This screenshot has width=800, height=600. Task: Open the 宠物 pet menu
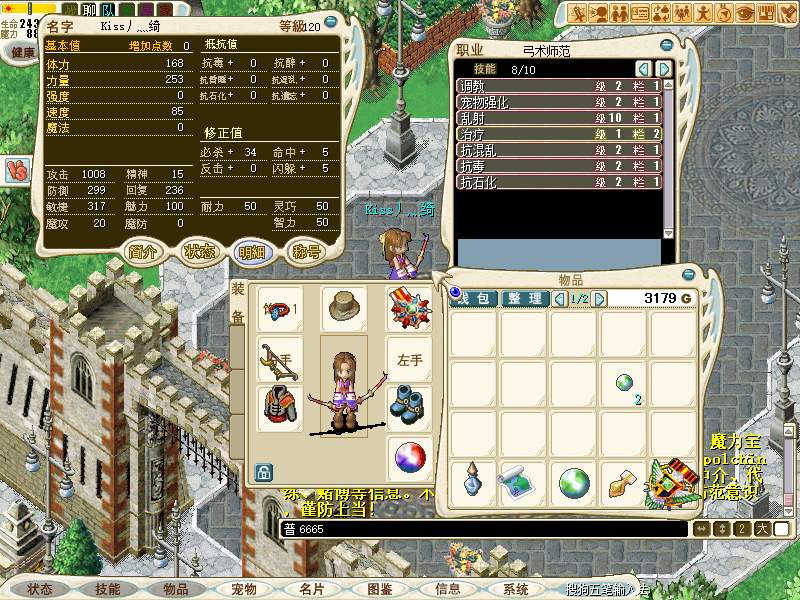click(244, 590)
